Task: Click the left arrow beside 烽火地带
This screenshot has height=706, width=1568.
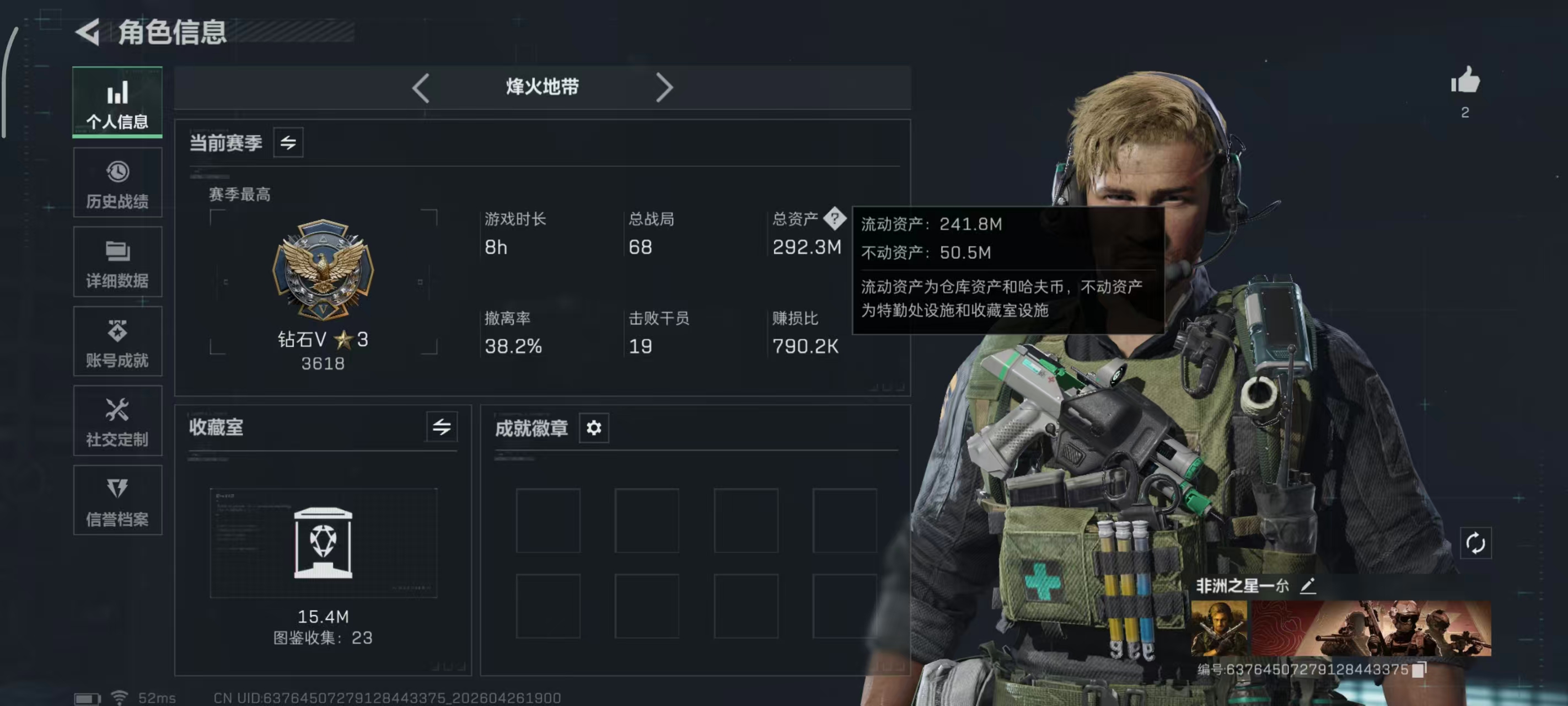Action: point(421,88)
